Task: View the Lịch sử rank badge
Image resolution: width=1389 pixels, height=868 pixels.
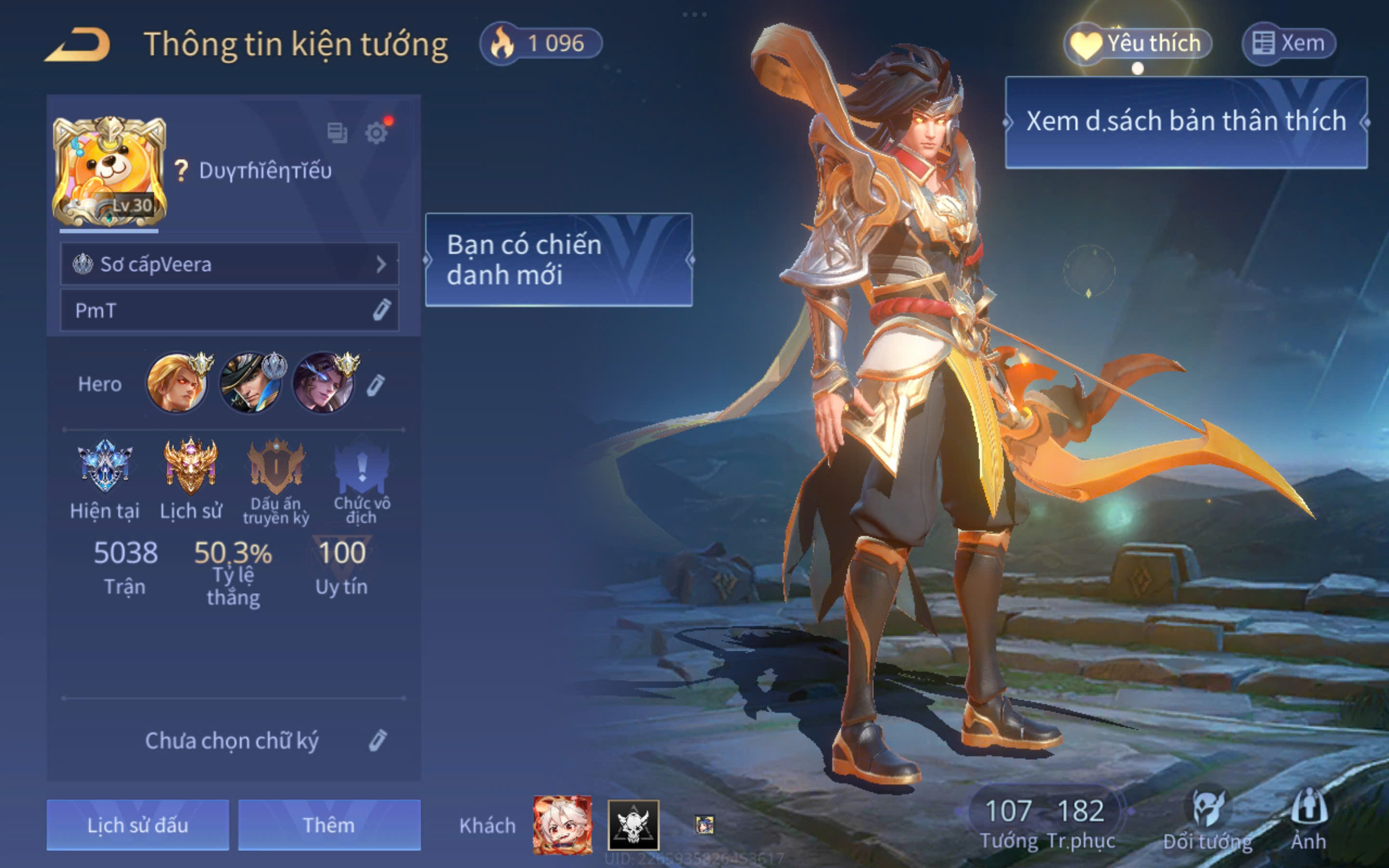Action: click(x=191, y=466)
